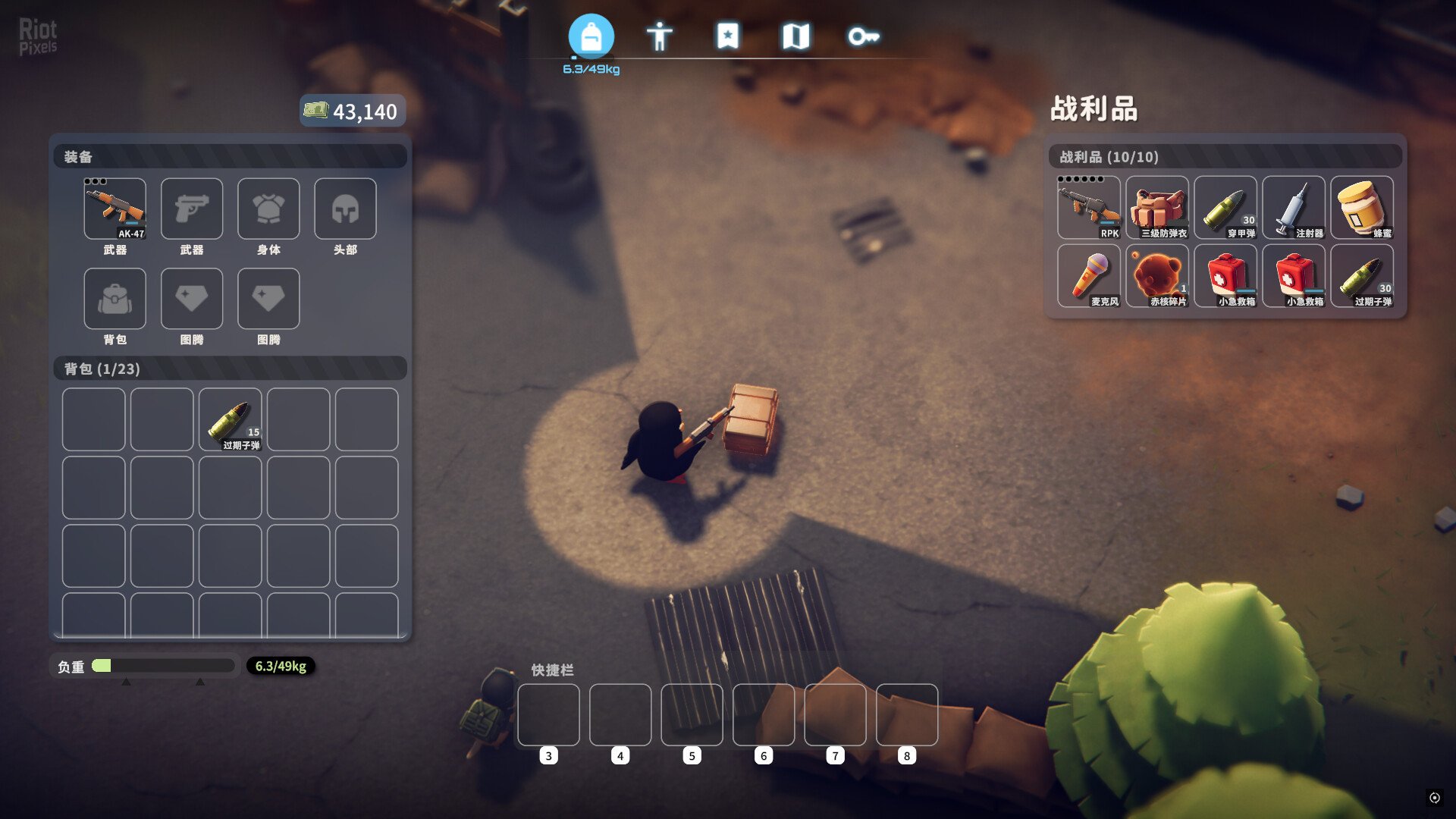Viewport: 1456px width, 819px height.
Task: Open the map tab at the top
Action: (x=796, y=34)
